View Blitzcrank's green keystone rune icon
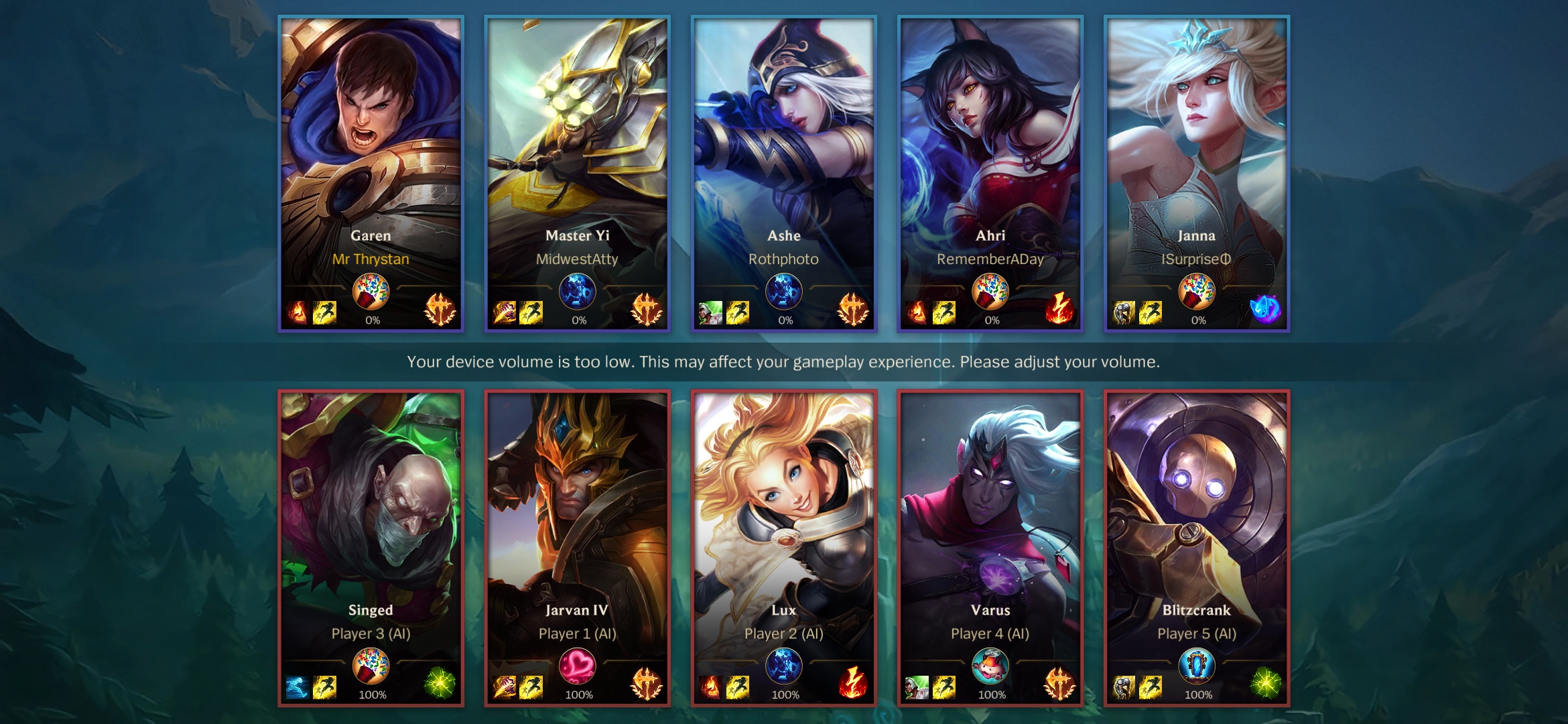The image size is (1568, 724). pos(1265,684)
